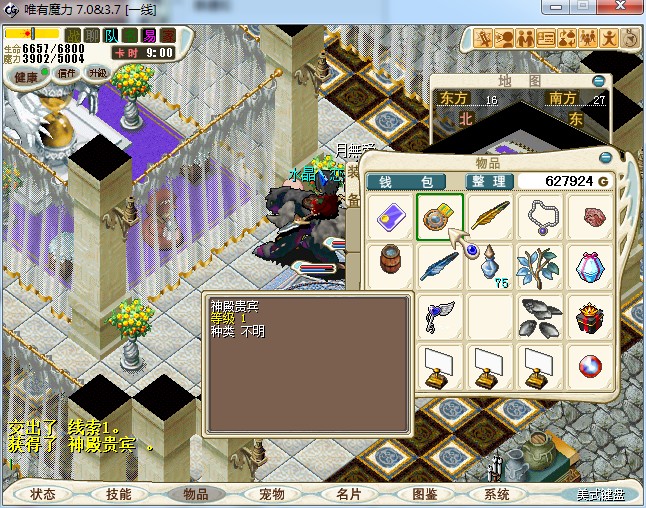Open the 系统 system menu
This screenshot has width=646, height=508.
point(497,494)
